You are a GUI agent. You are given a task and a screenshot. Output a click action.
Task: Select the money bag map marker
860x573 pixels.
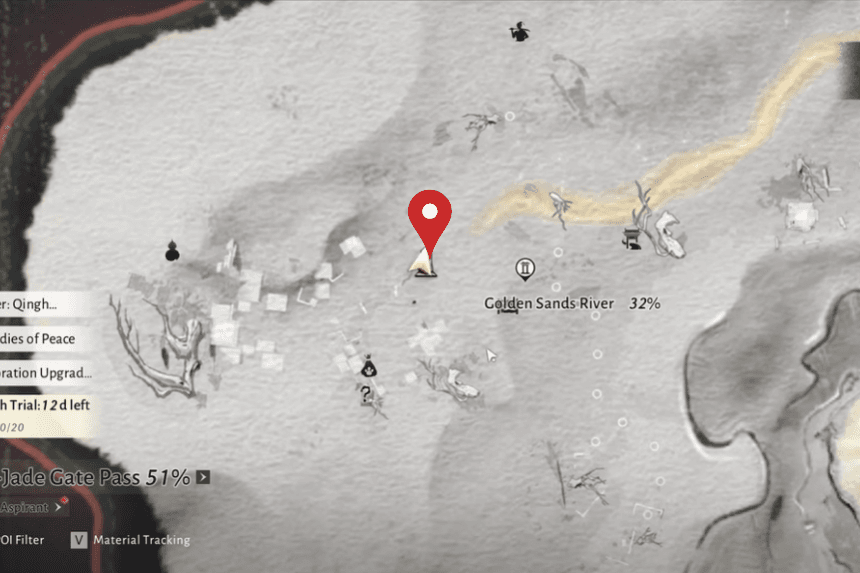coord(368,367)
